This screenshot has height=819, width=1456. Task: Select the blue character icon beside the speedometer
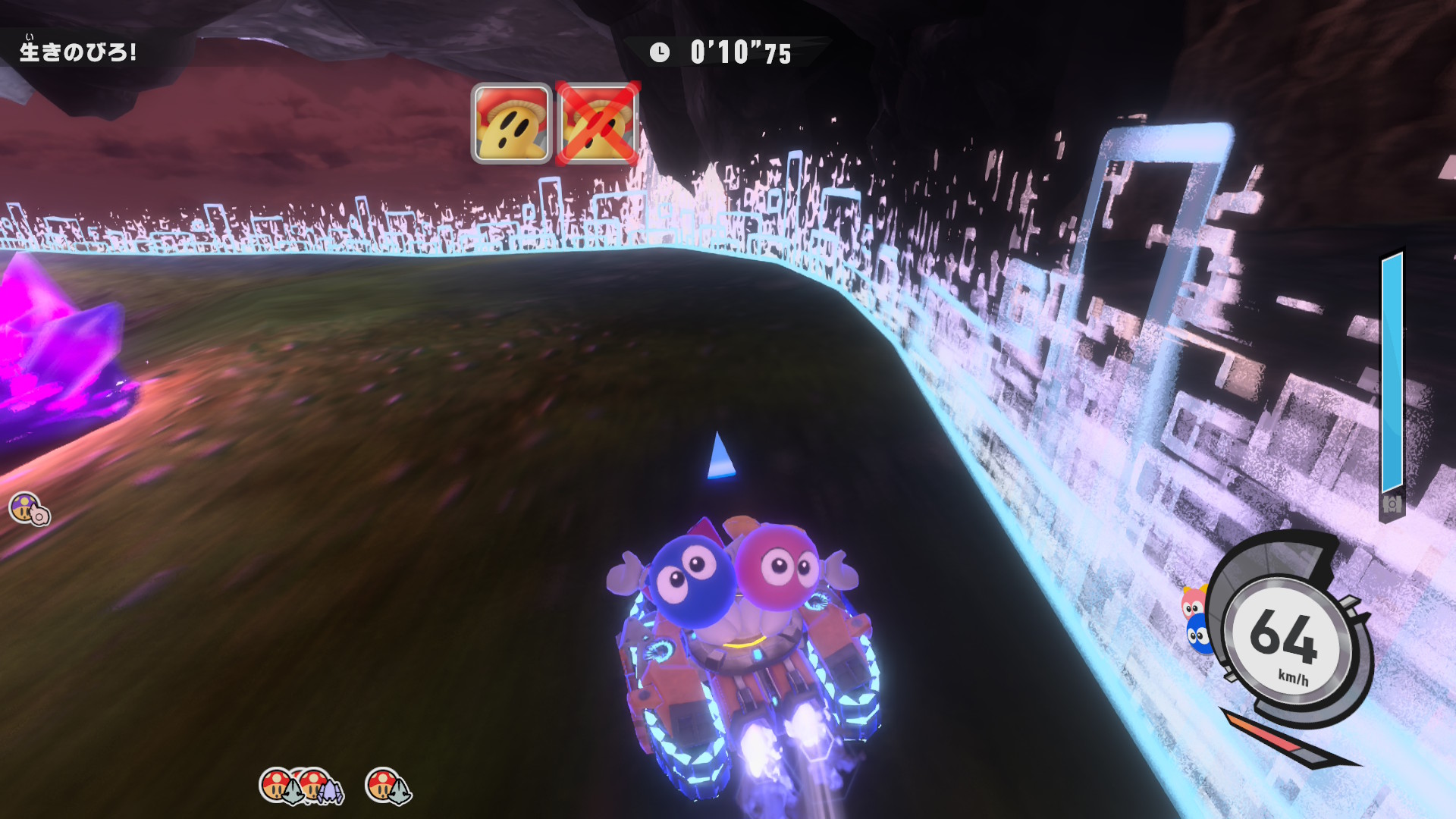click(1198, 635)
